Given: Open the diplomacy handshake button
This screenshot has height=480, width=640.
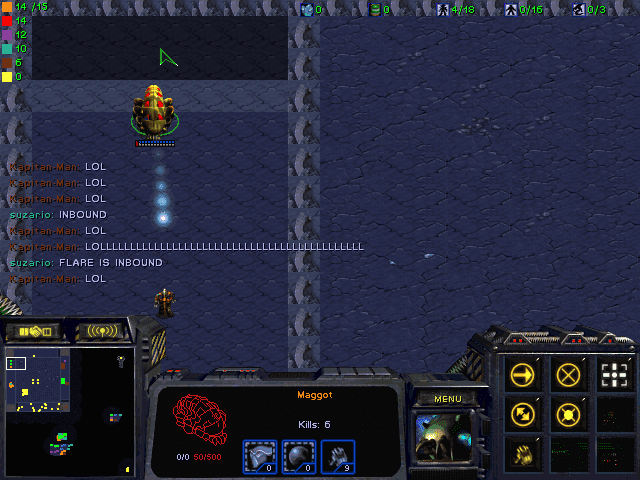Looking at the screenshot, I should [32, 331].
